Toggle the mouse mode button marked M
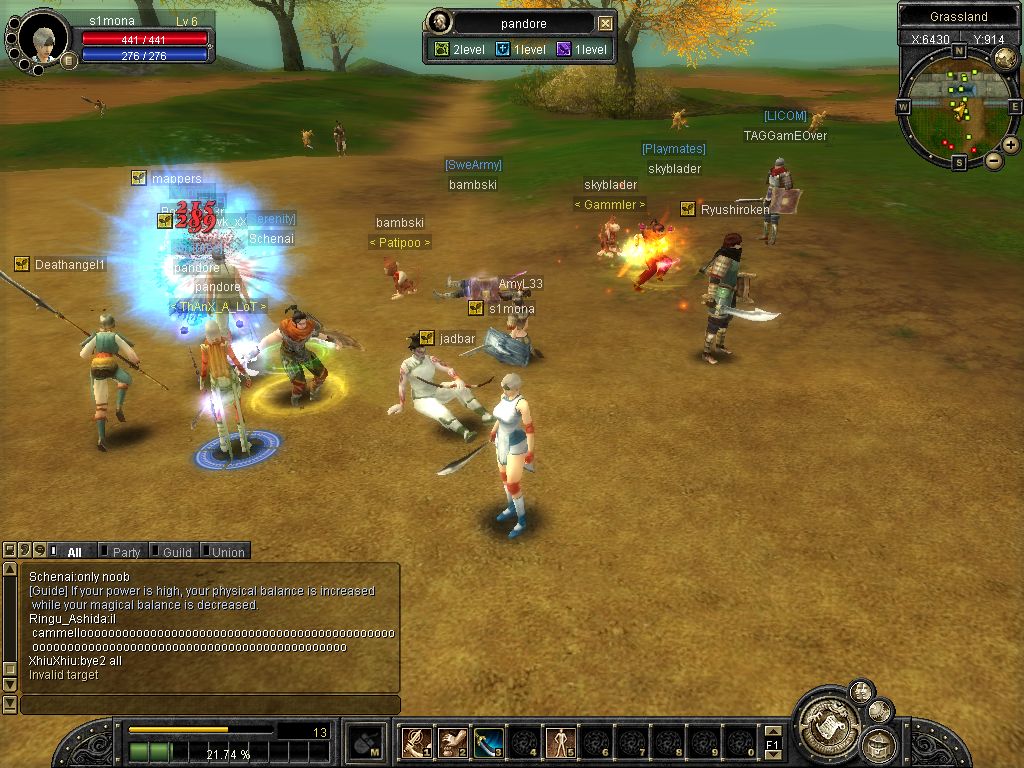1024x768 pixels. (x=365, y=743)
